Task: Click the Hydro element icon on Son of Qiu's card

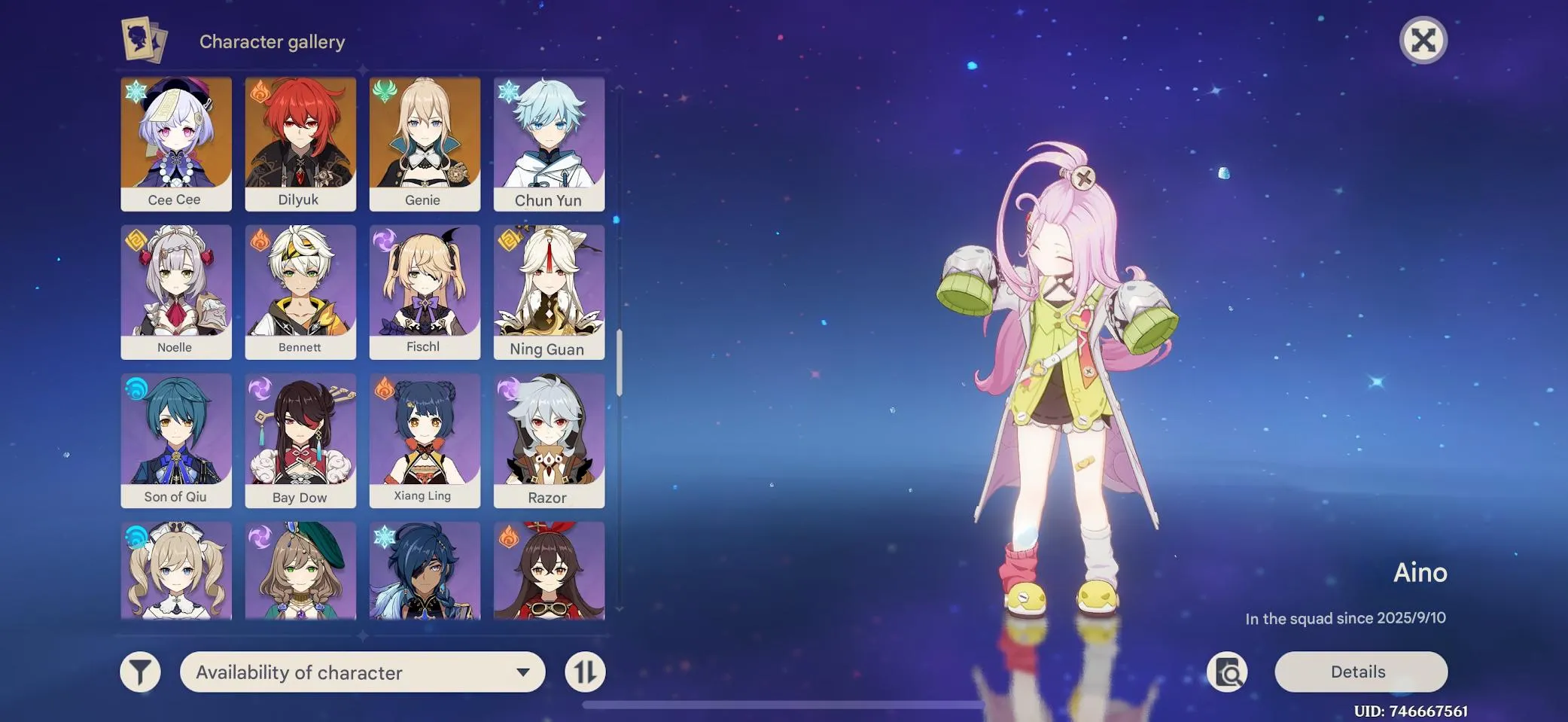Action: [135, 388]
